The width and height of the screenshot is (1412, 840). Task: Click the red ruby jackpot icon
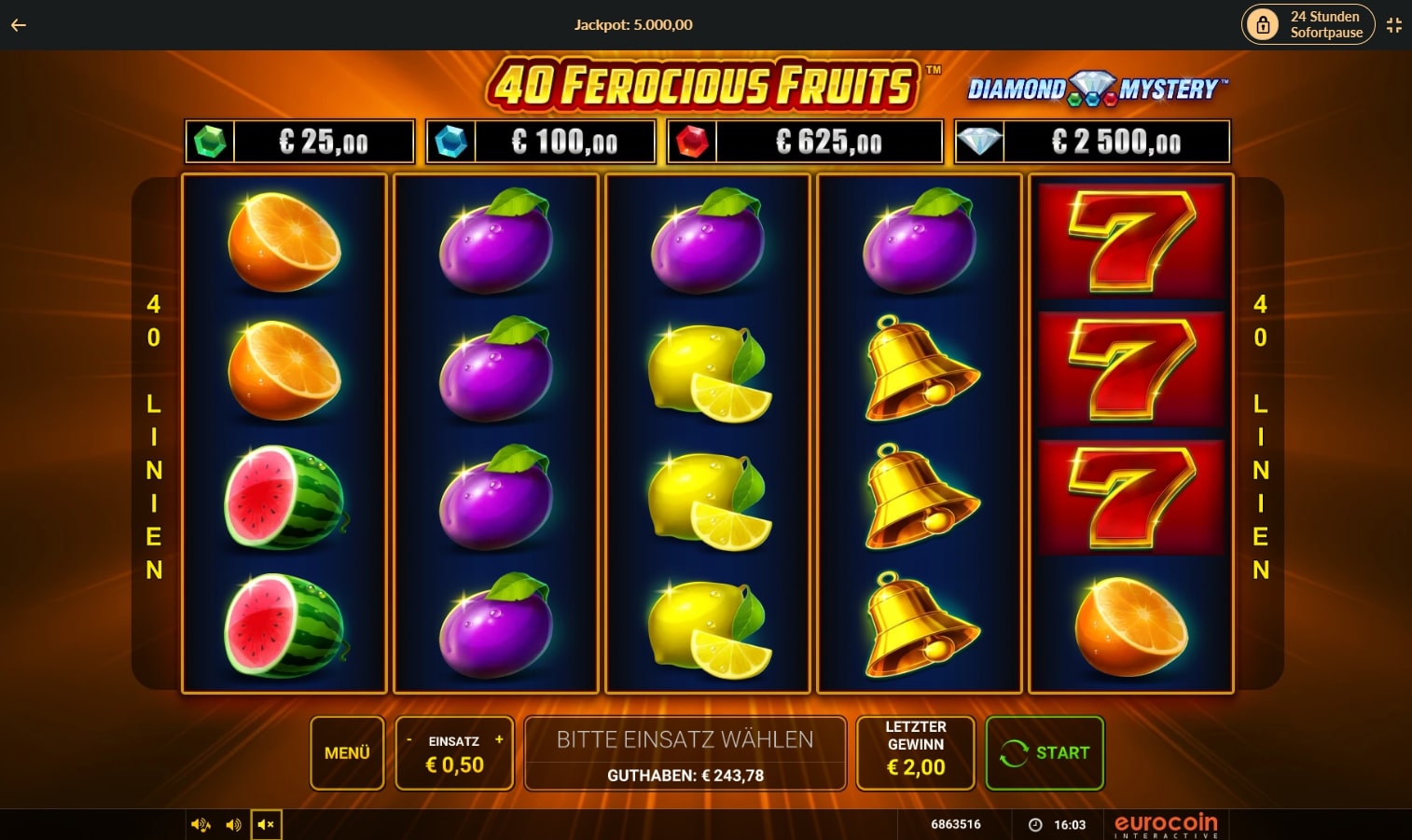point(694,141)
